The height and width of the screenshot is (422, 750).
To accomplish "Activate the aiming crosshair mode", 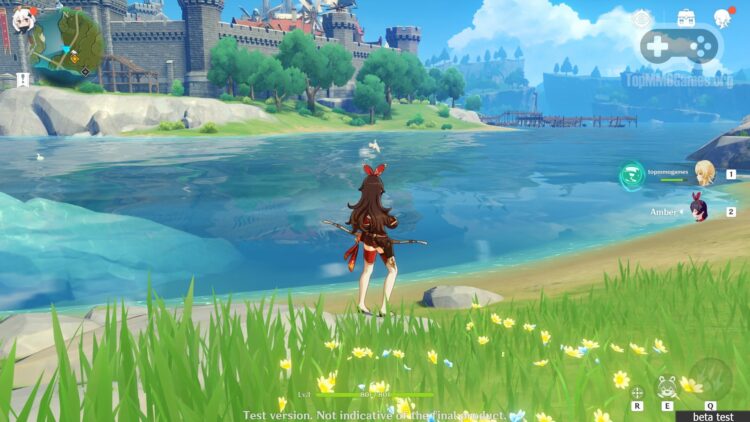I will point(637,393).
